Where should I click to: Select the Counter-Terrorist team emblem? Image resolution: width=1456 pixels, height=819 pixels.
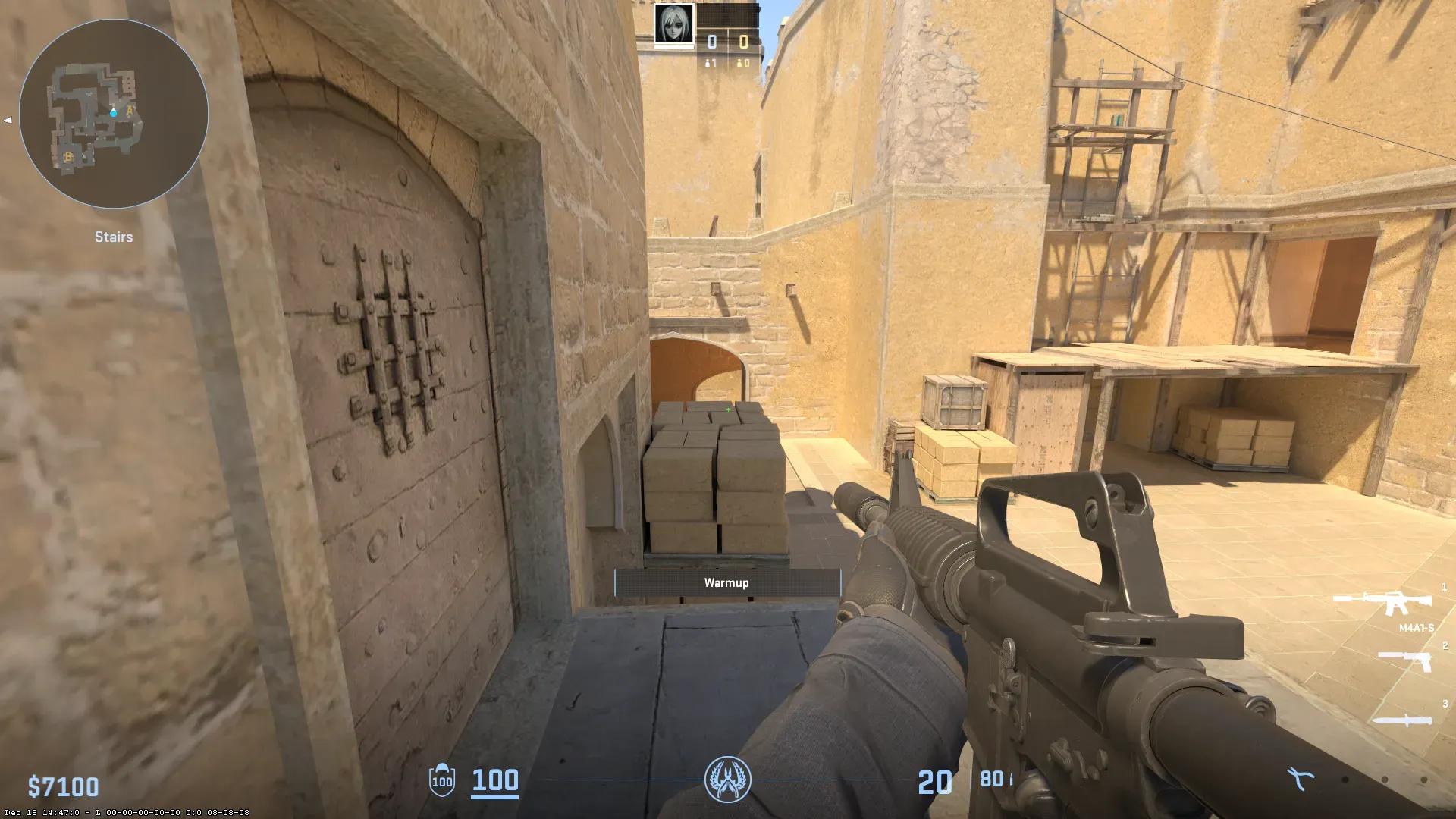(x=727, y=779)
